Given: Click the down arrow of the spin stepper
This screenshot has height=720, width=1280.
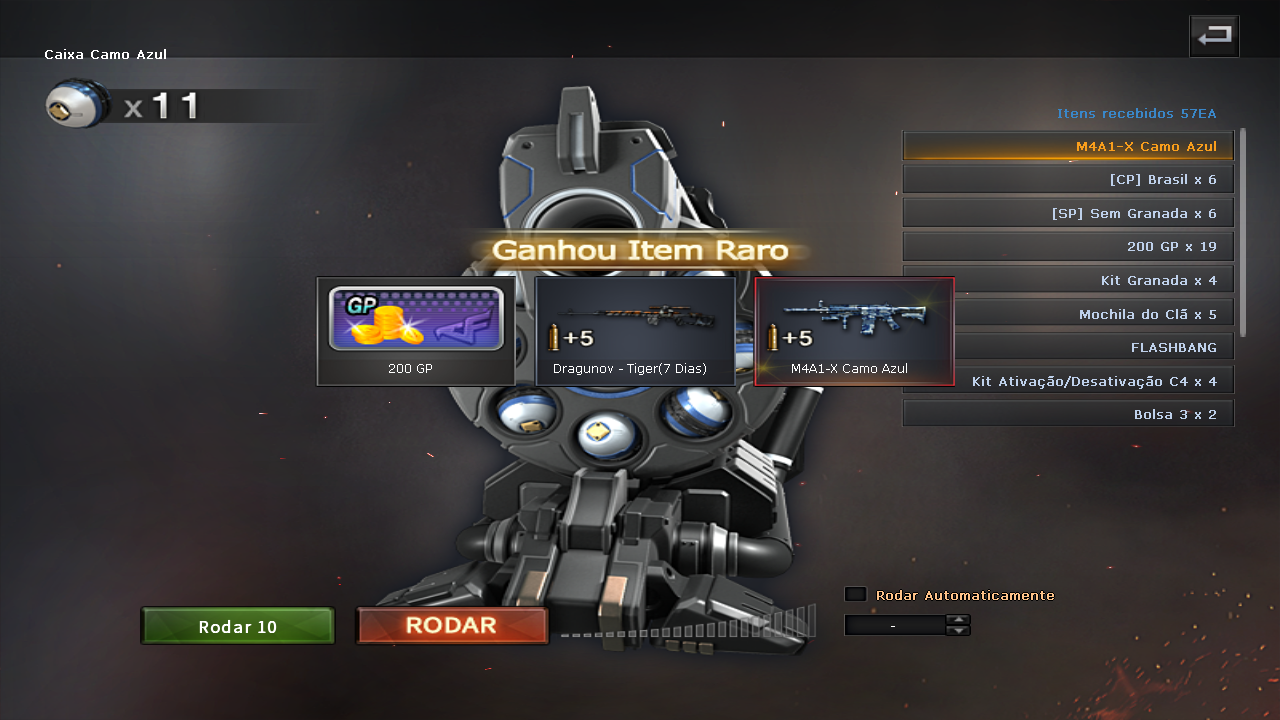Looking at the screenshot, I should click(x=958, y=630).
